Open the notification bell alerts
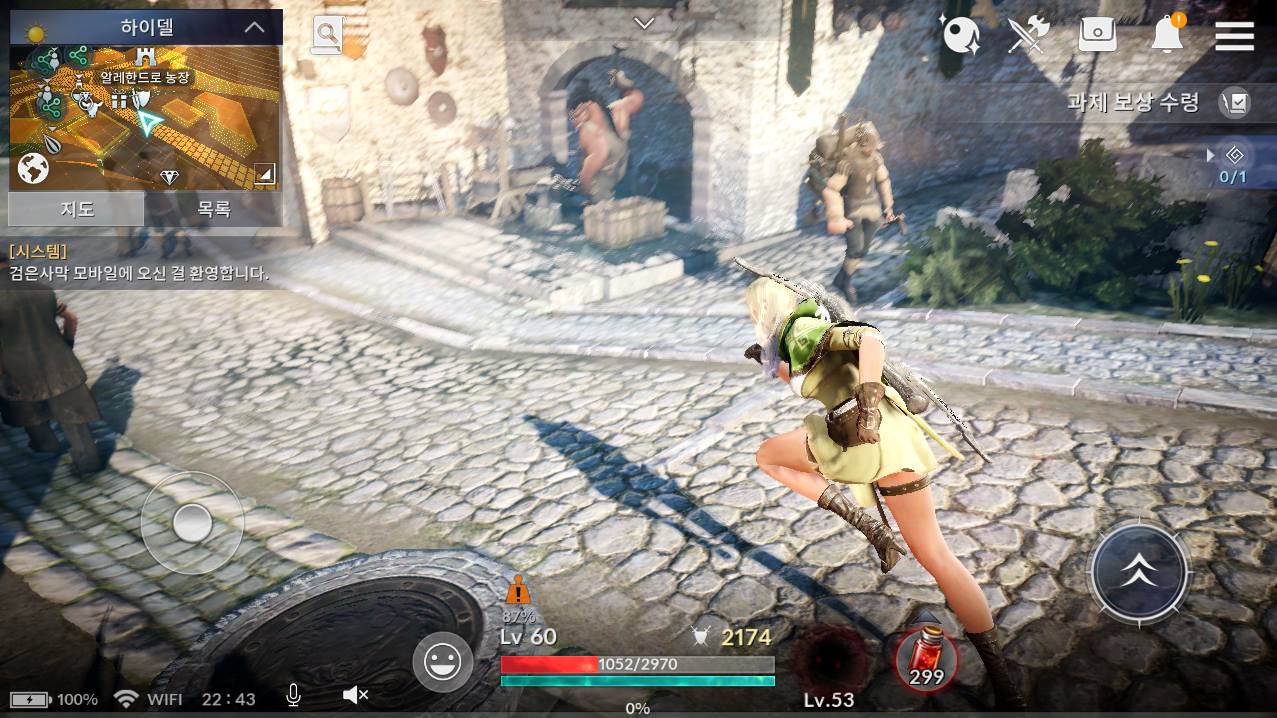The image size is (1277, 718). (1167, 35)
